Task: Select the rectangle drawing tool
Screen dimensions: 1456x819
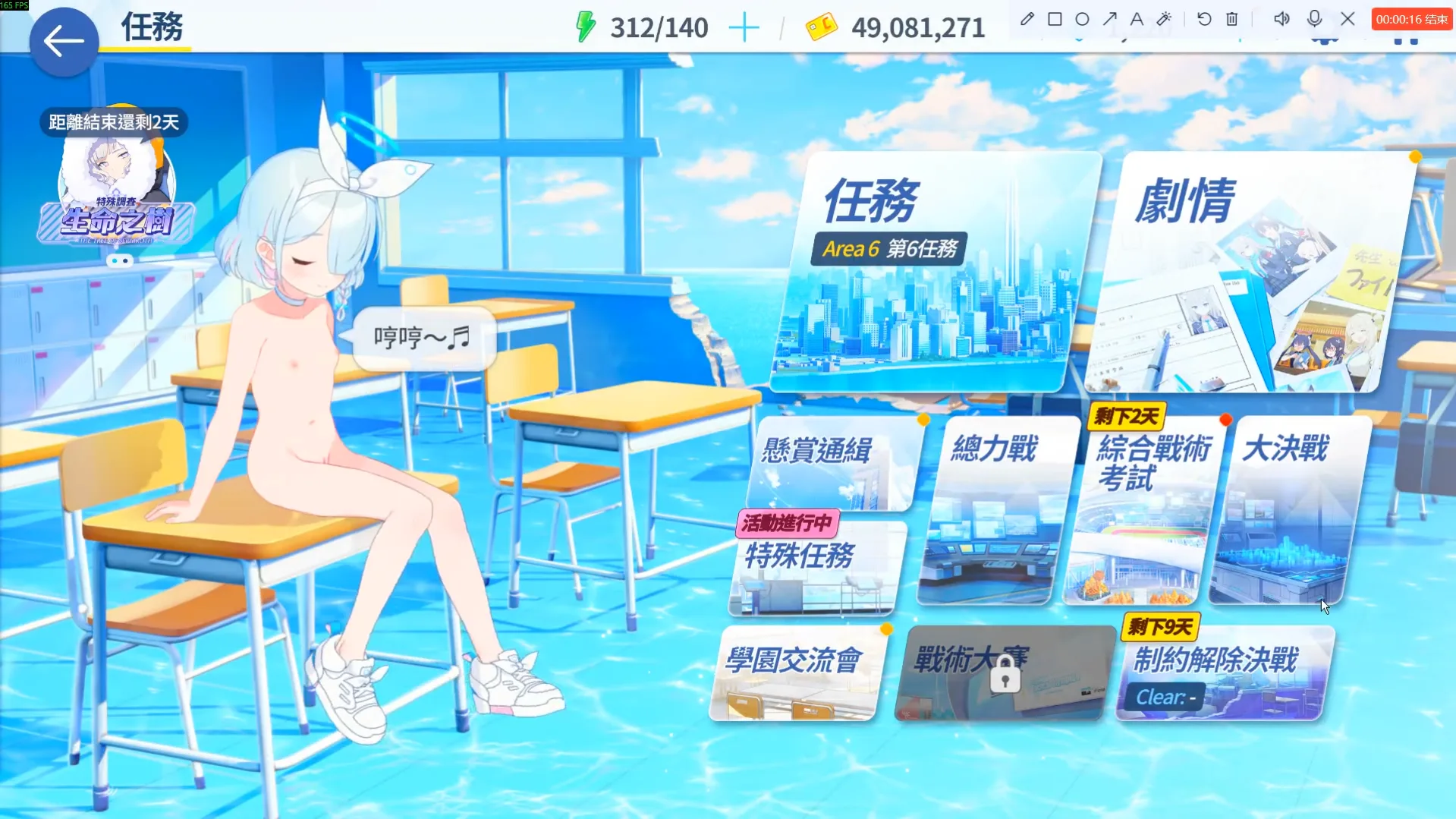Action: coord(1054,19)
